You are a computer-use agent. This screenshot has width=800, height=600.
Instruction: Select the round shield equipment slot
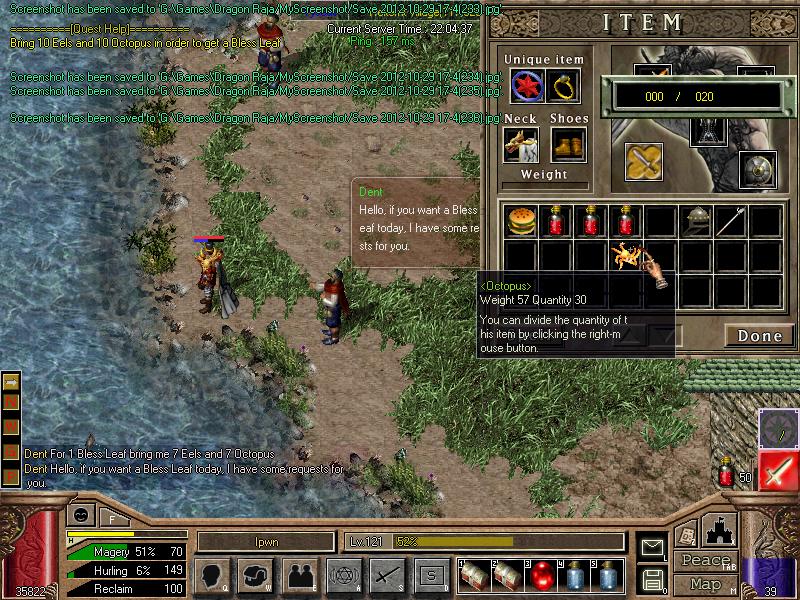pyautogui.click(x=757, y=170)
